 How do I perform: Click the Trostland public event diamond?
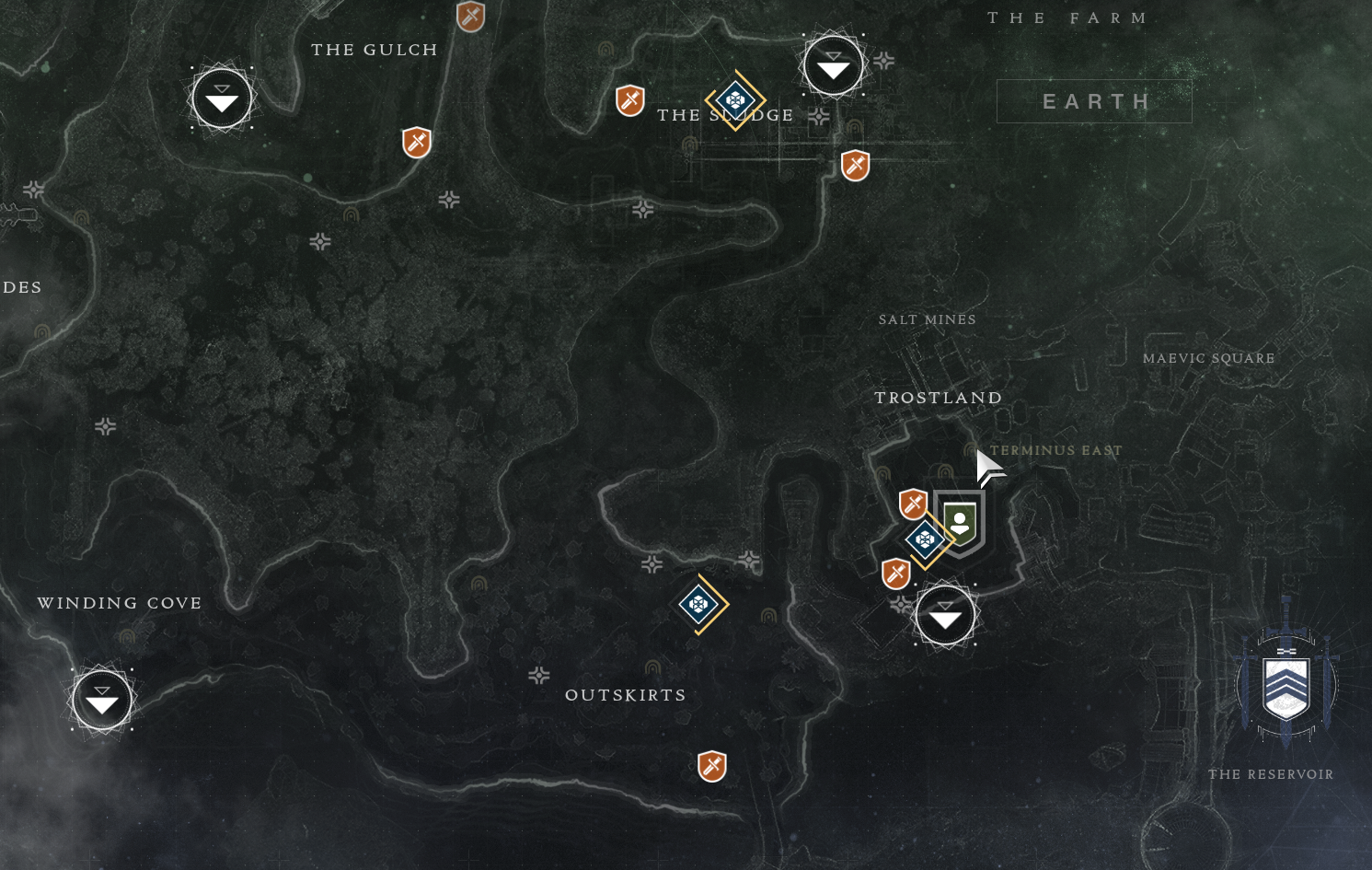926,539
